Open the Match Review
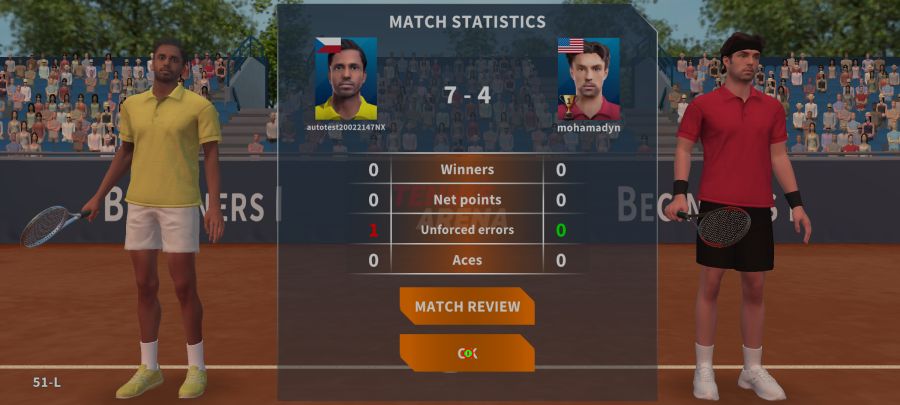The image size is (900, 405). 467,306
